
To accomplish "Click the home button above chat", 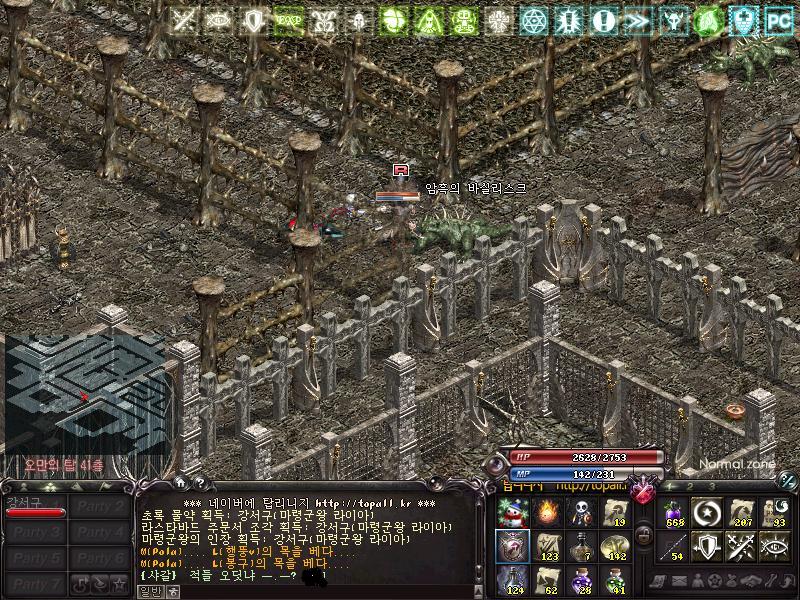I will (183, 485).
